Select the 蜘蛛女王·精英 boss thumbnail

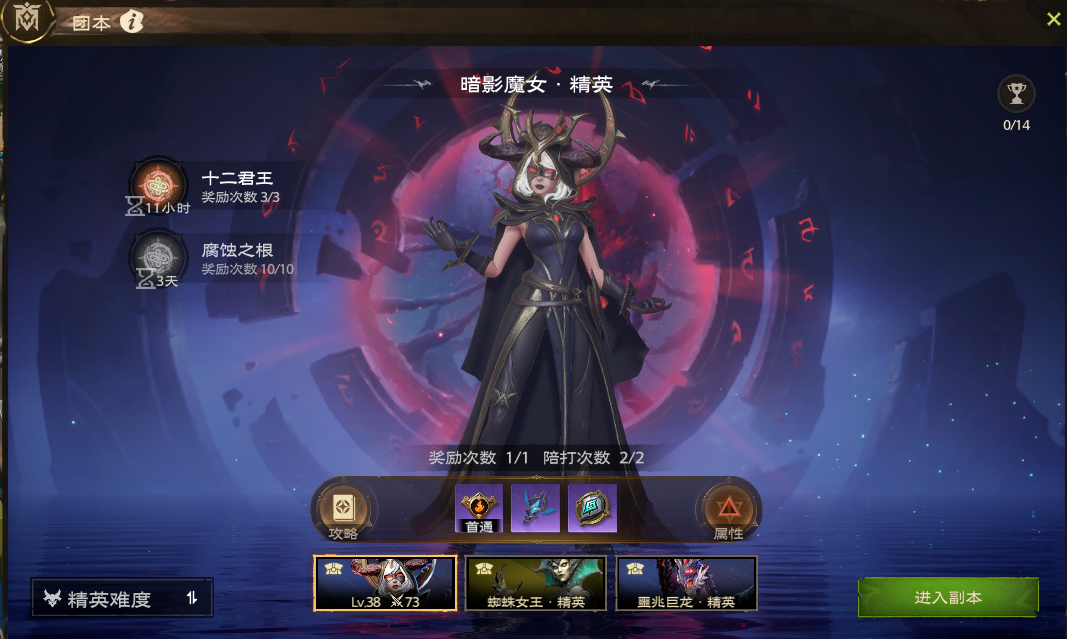point(536,583)
